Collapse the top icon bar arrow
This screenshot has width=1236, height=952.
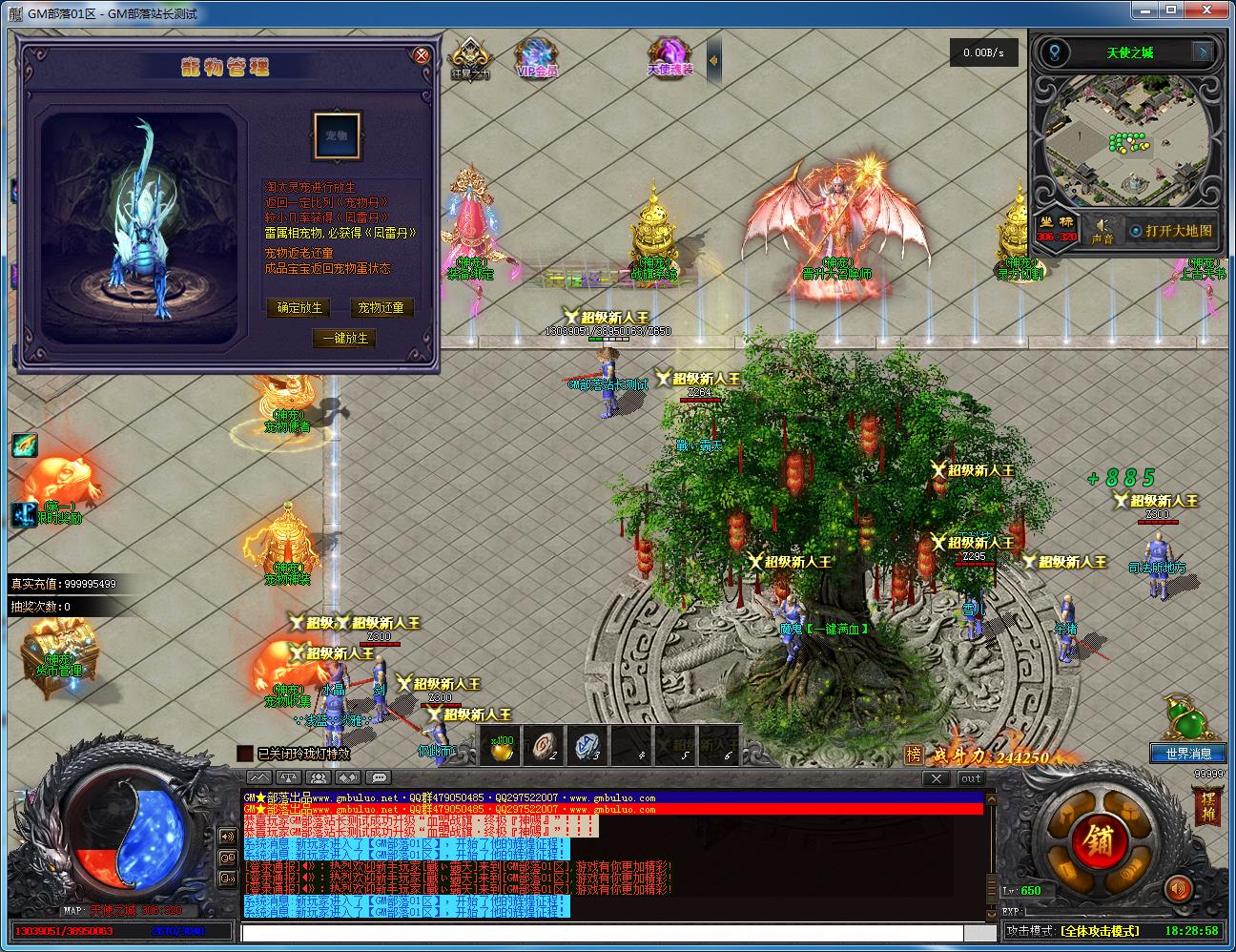click(713, 61)
